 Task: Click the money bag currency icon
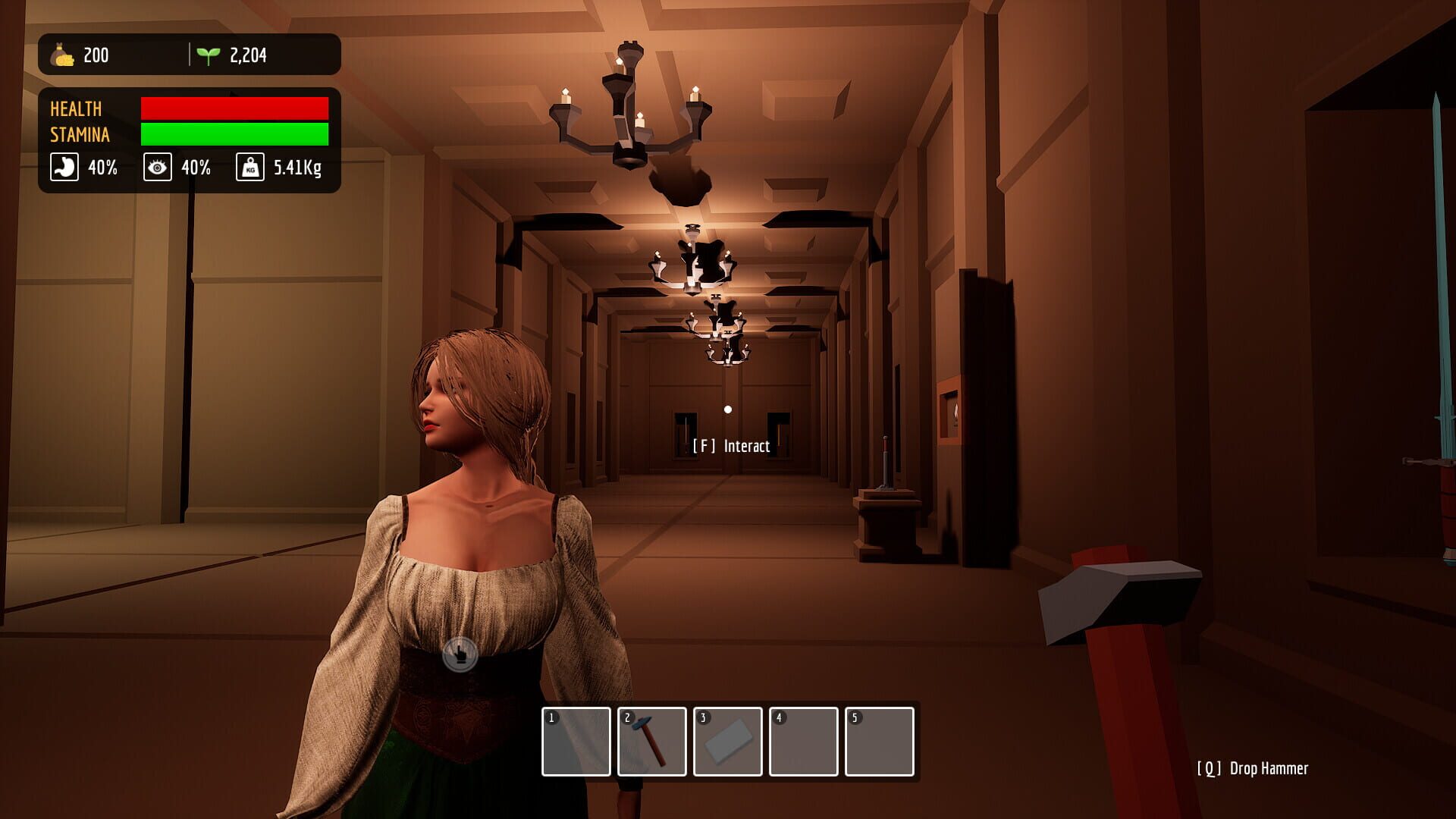pos(62,55)
